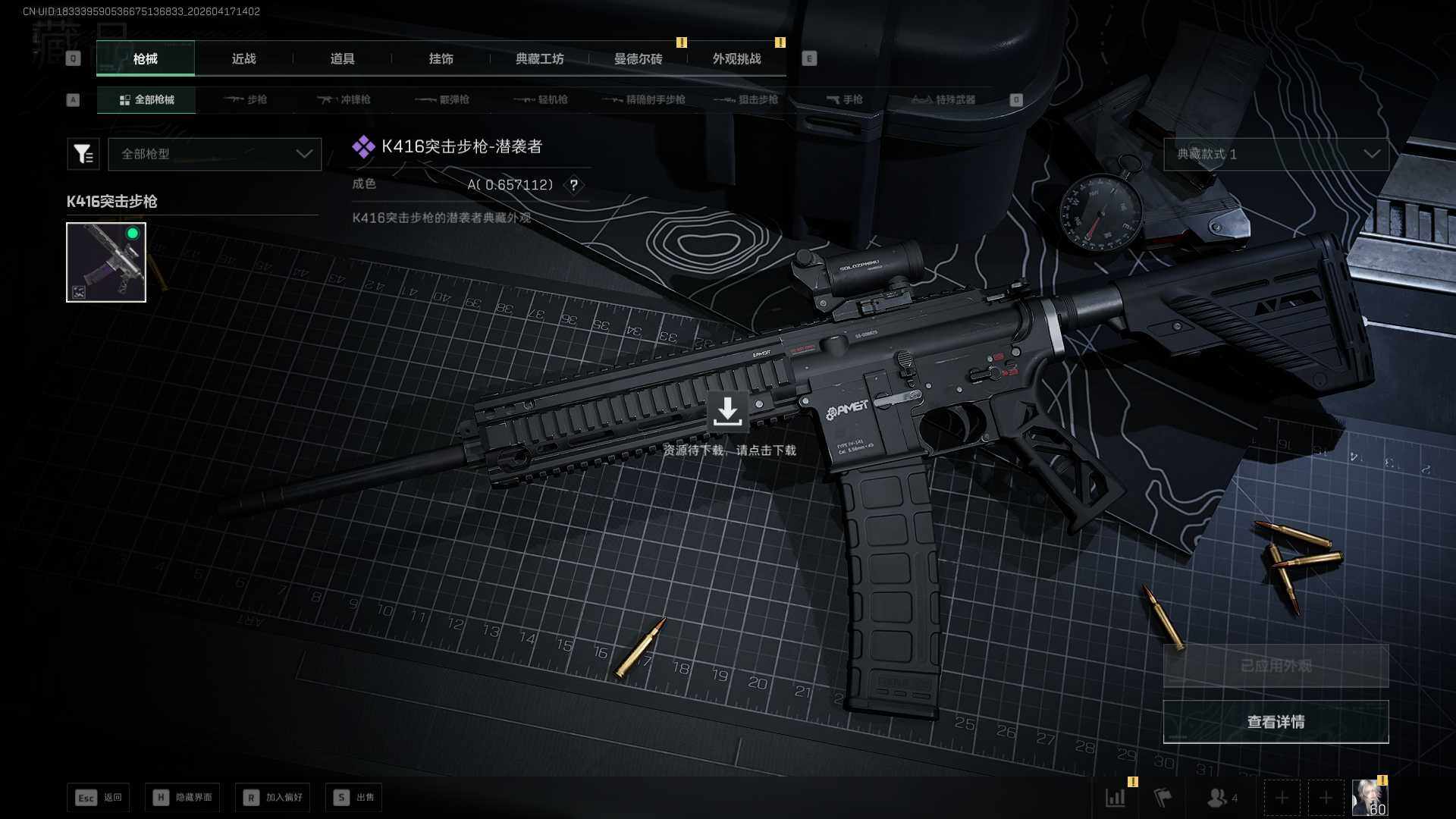Download the resource via the download icon
1456x819 pixels.
(727, 412)
